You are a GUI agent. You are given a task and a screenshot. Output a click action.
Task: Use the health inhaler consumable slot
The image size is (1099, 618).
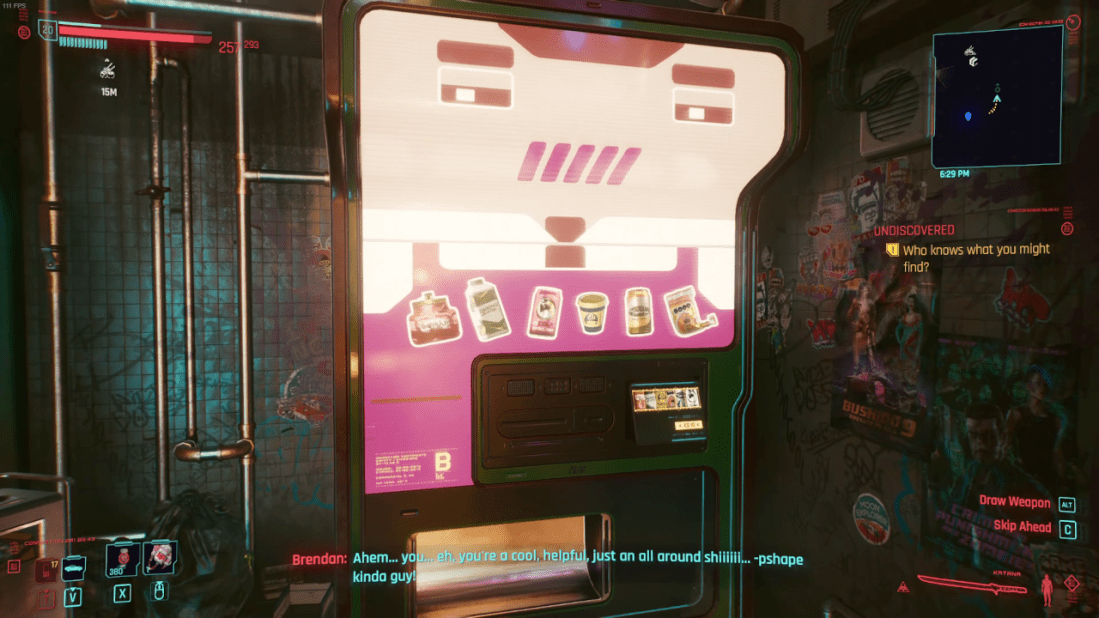(x=122, y=560)
